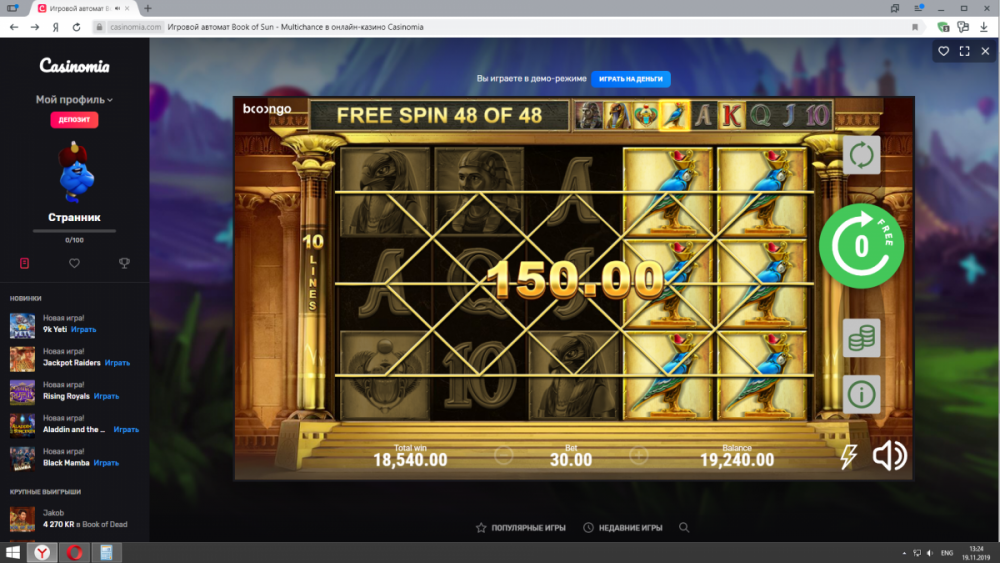Open "Популярные игры" below the game
The width and height of the screenshot is (1000, 563).
(x=520, y=527)
